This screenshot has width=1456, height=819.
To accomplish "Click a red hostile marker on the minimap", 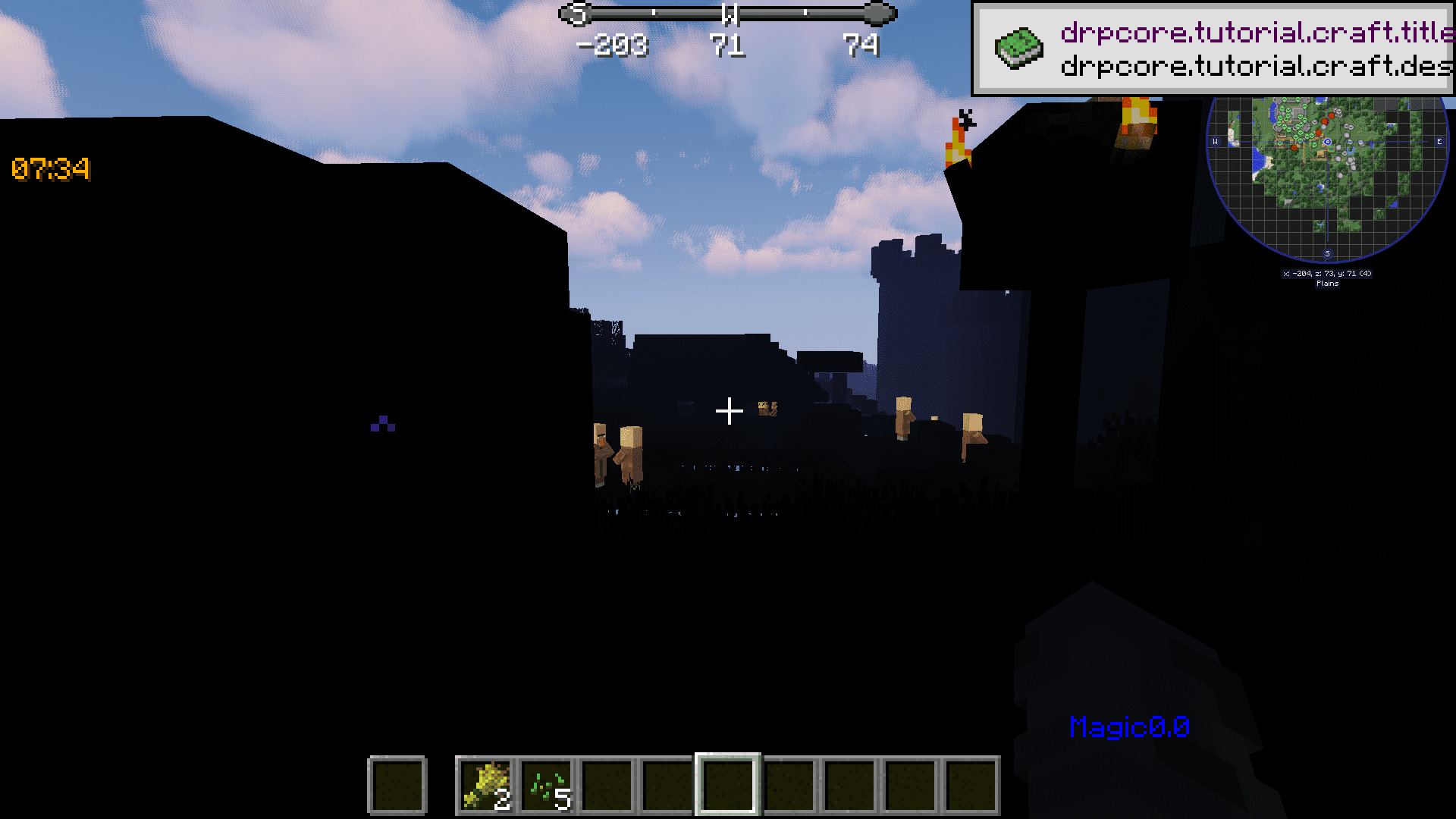I will (x=1332, y=116).
